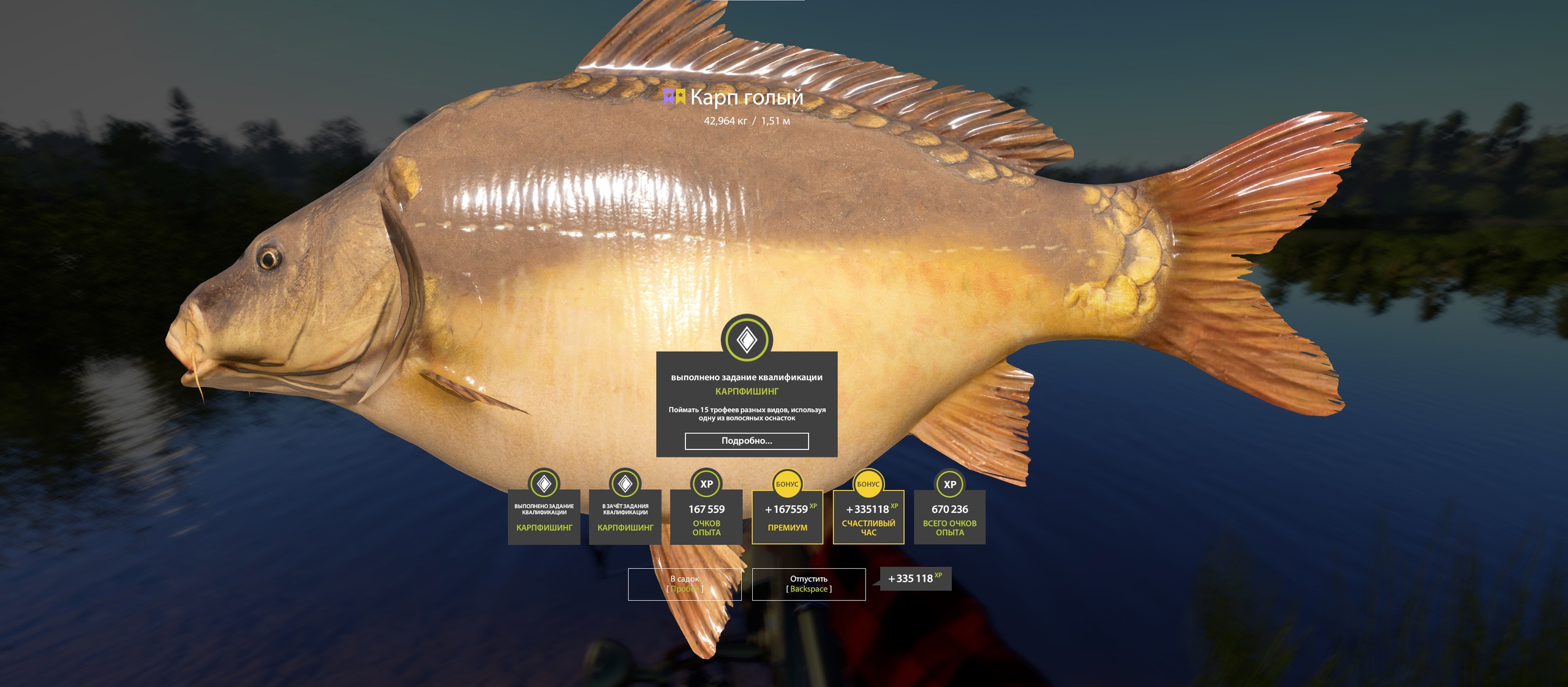Put the carp in the keepnet (В садок)
This screenshot has height=687, width=1568.
684,584
